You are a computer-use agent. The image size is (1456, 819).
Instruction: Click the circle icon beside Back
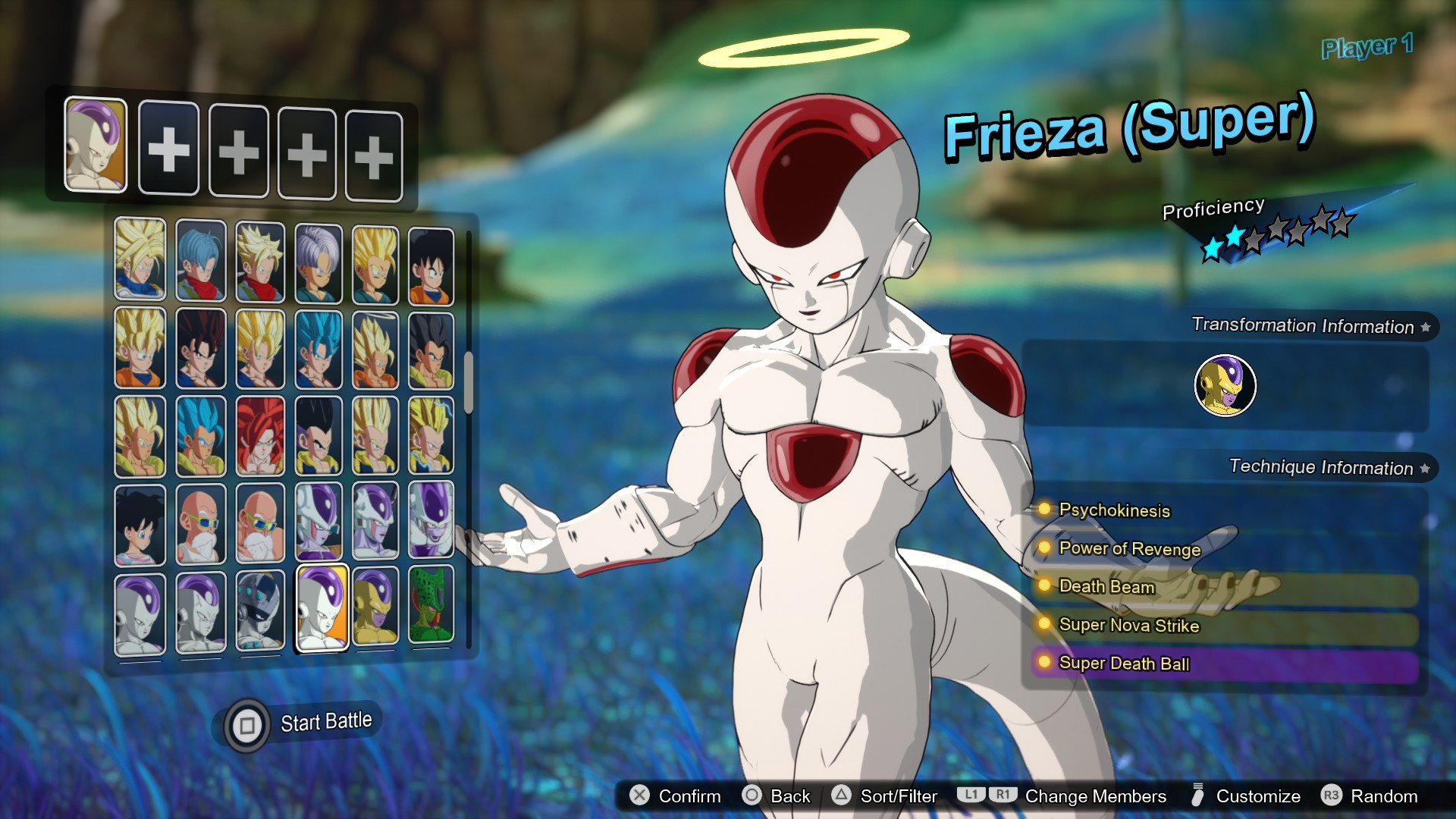pyautogui.click(x=751, y=796)
